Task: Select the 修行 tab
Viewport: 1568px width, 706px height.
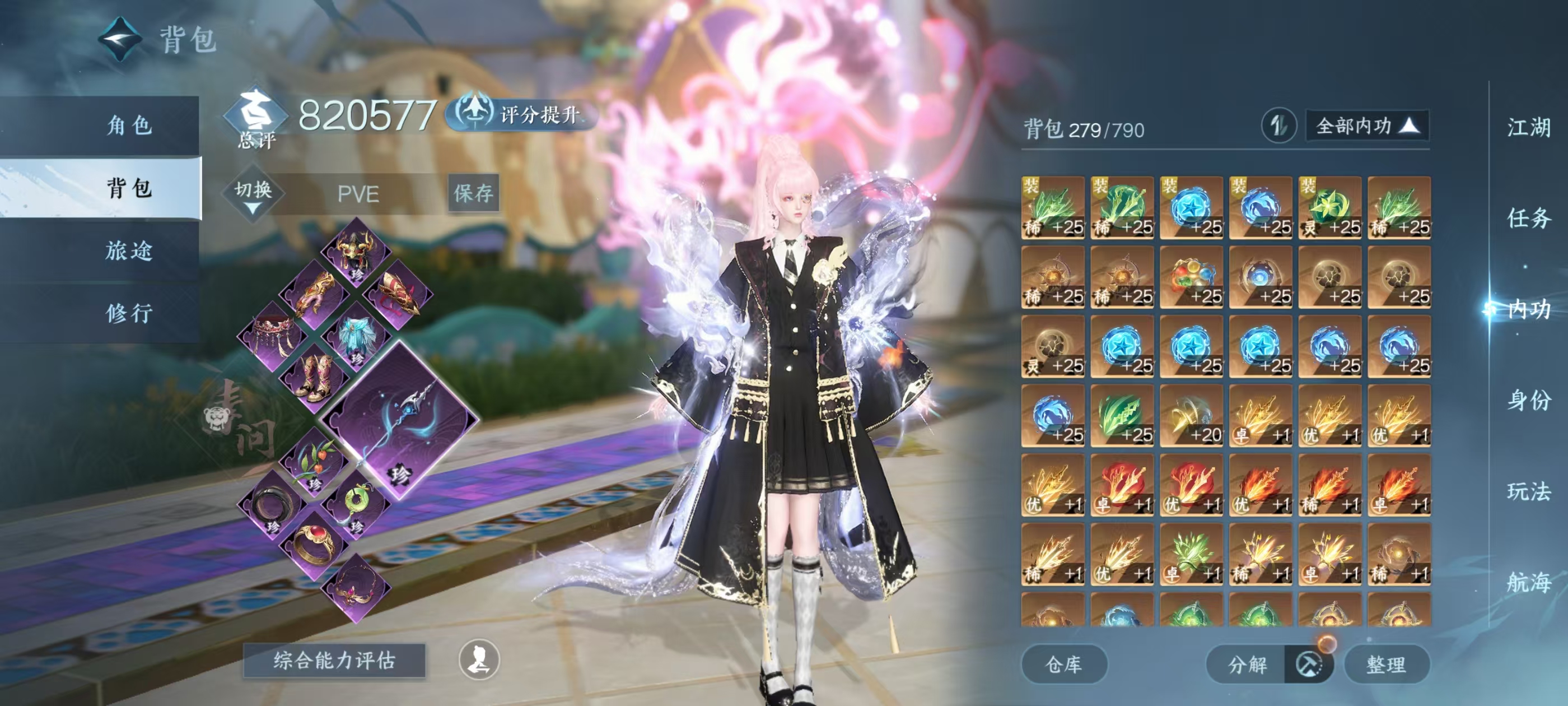Action: [x=128, y=313]
